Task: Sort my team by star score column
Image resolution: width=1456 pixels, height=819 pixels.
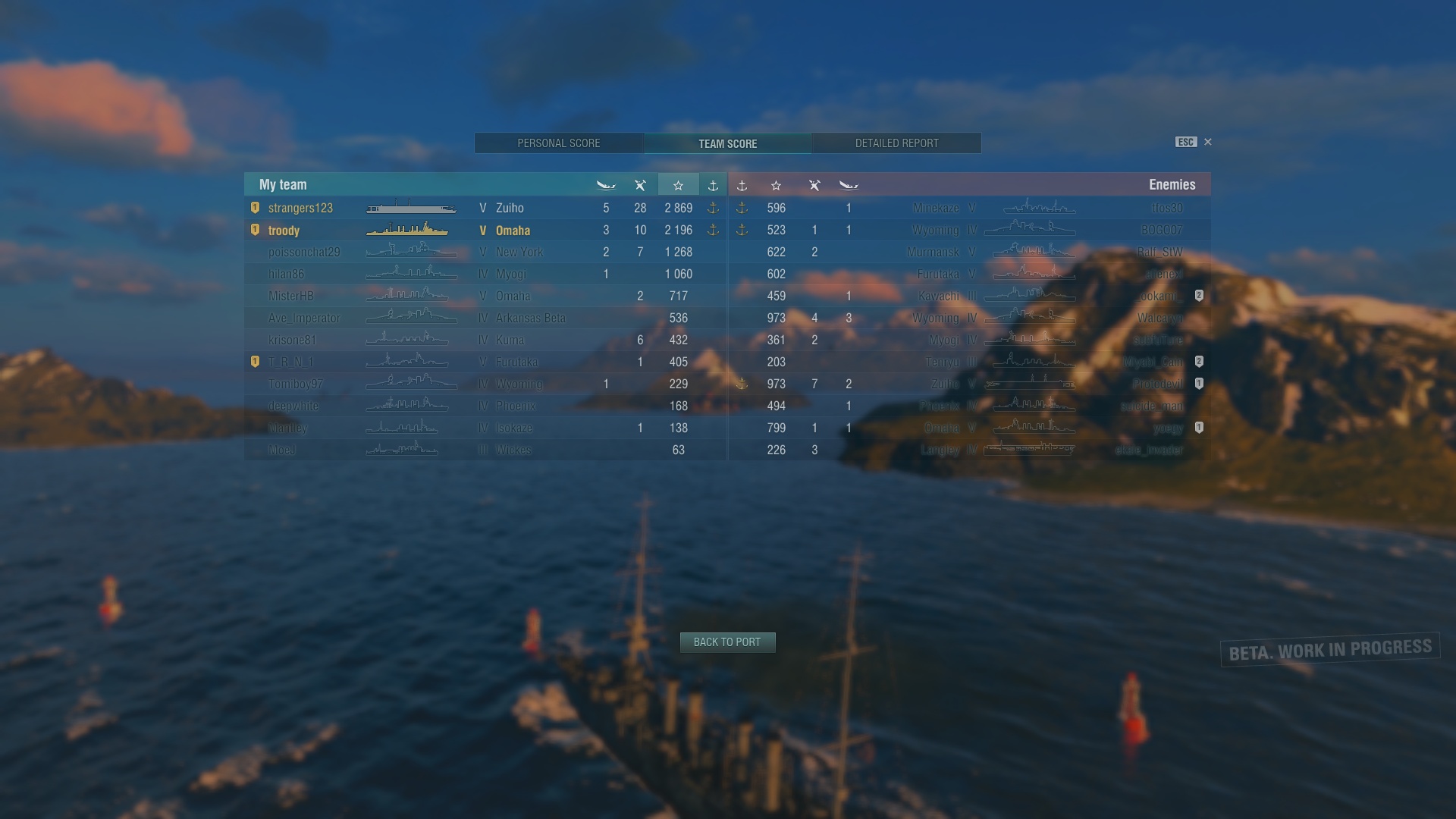Action: pyautogui.click(x=678, y=185)
